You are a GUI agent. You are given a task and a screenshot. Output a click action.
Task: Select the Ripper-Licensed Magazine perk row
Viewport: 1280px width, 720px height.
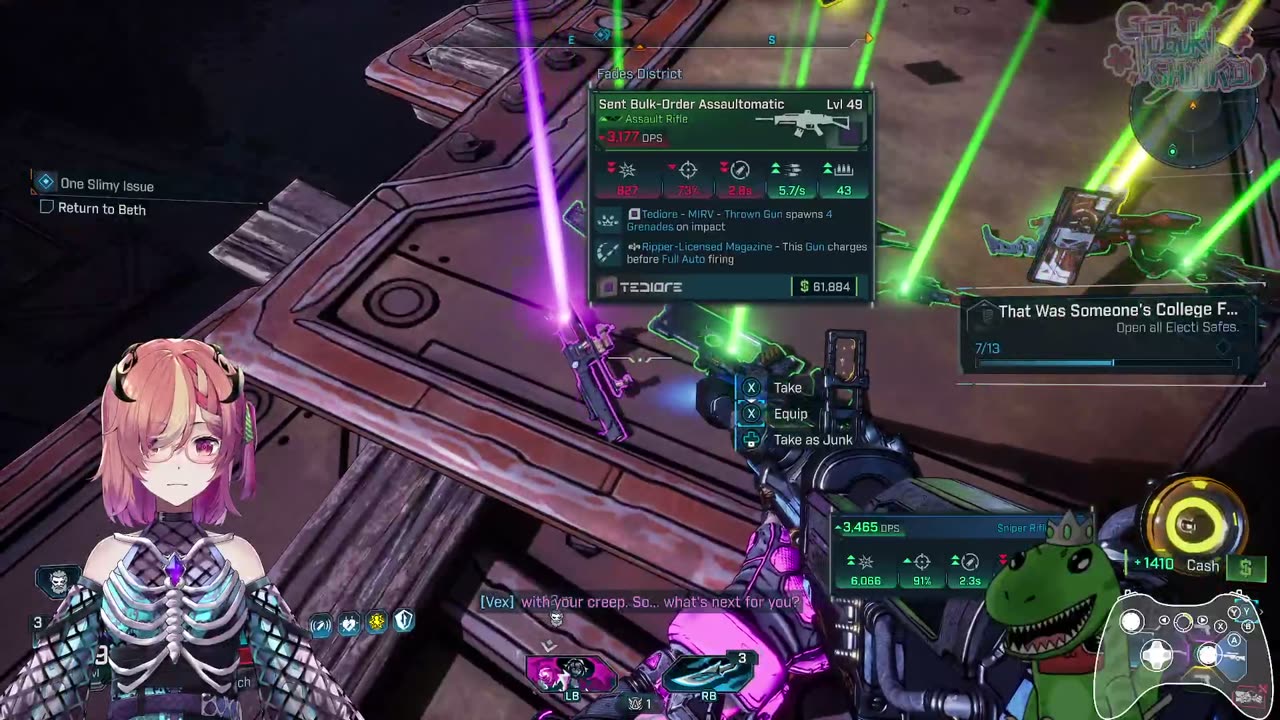(730, 252)
